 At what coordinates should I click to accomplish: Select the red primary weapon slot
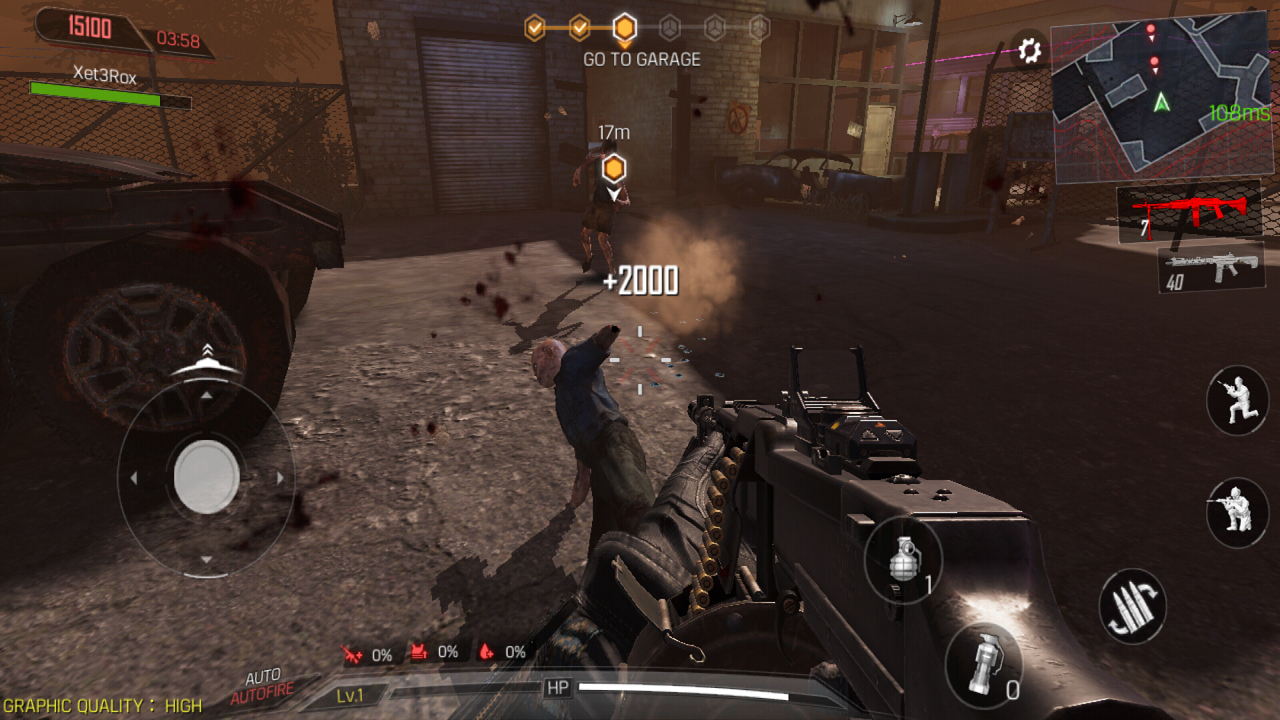[x=1190, y=212]
